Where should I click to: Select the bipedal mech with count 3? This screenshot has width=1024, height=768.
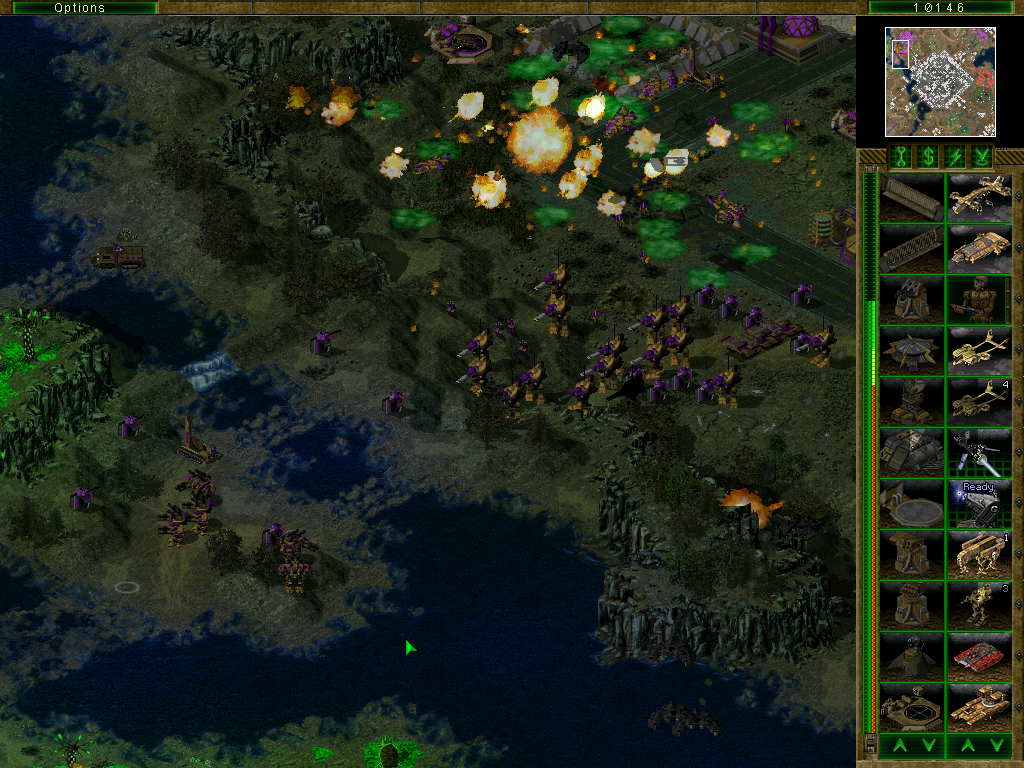tap(979, 605)
